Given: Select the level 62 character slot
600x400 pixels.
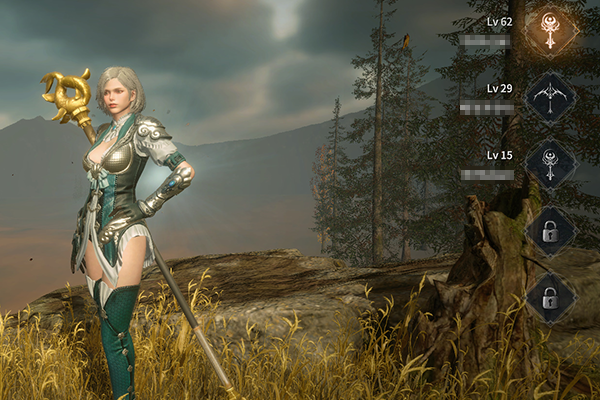Looking at the screenshot, I should (x=550, y=31).
